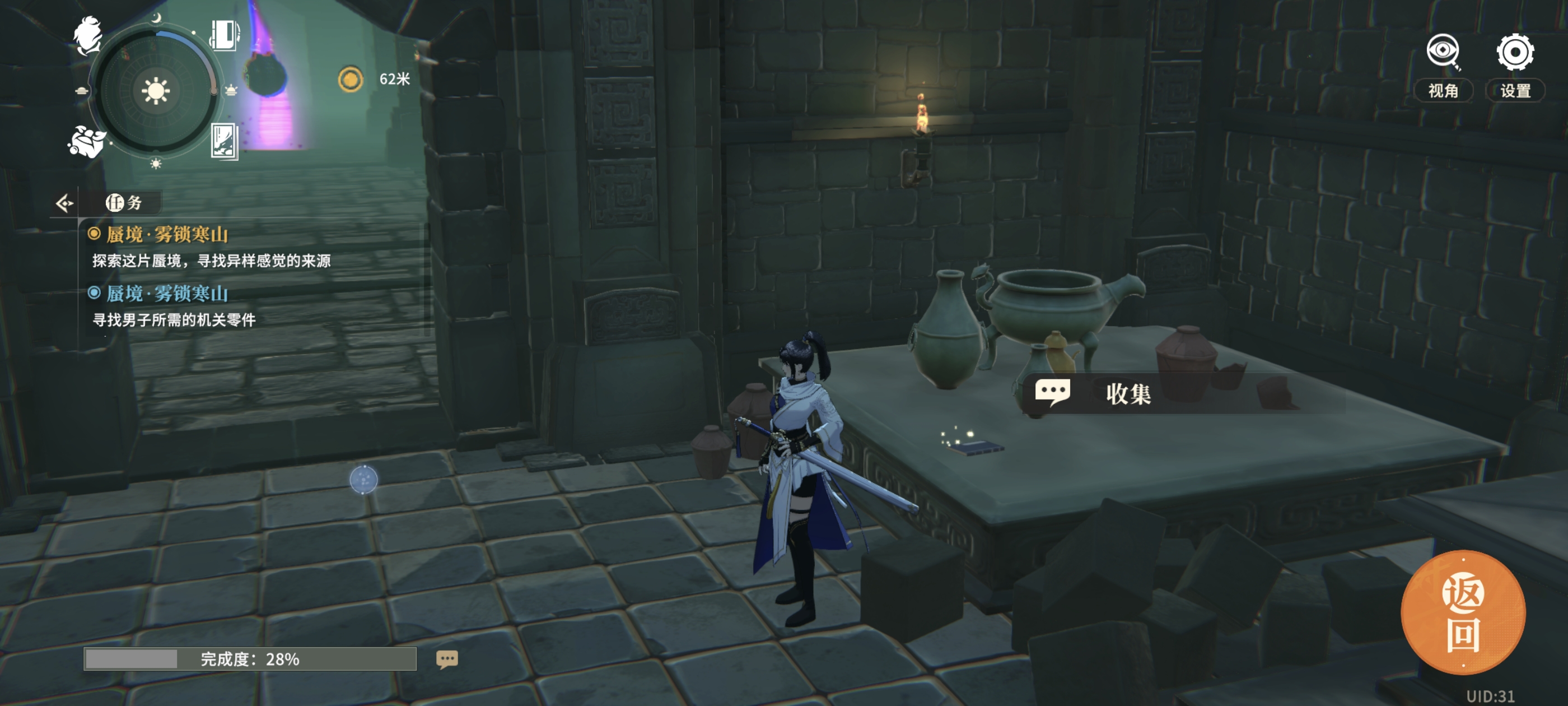The image size is (1568, 706).
Task: Select quest: 寻找男子所需的机关零件
Action: 174,320
